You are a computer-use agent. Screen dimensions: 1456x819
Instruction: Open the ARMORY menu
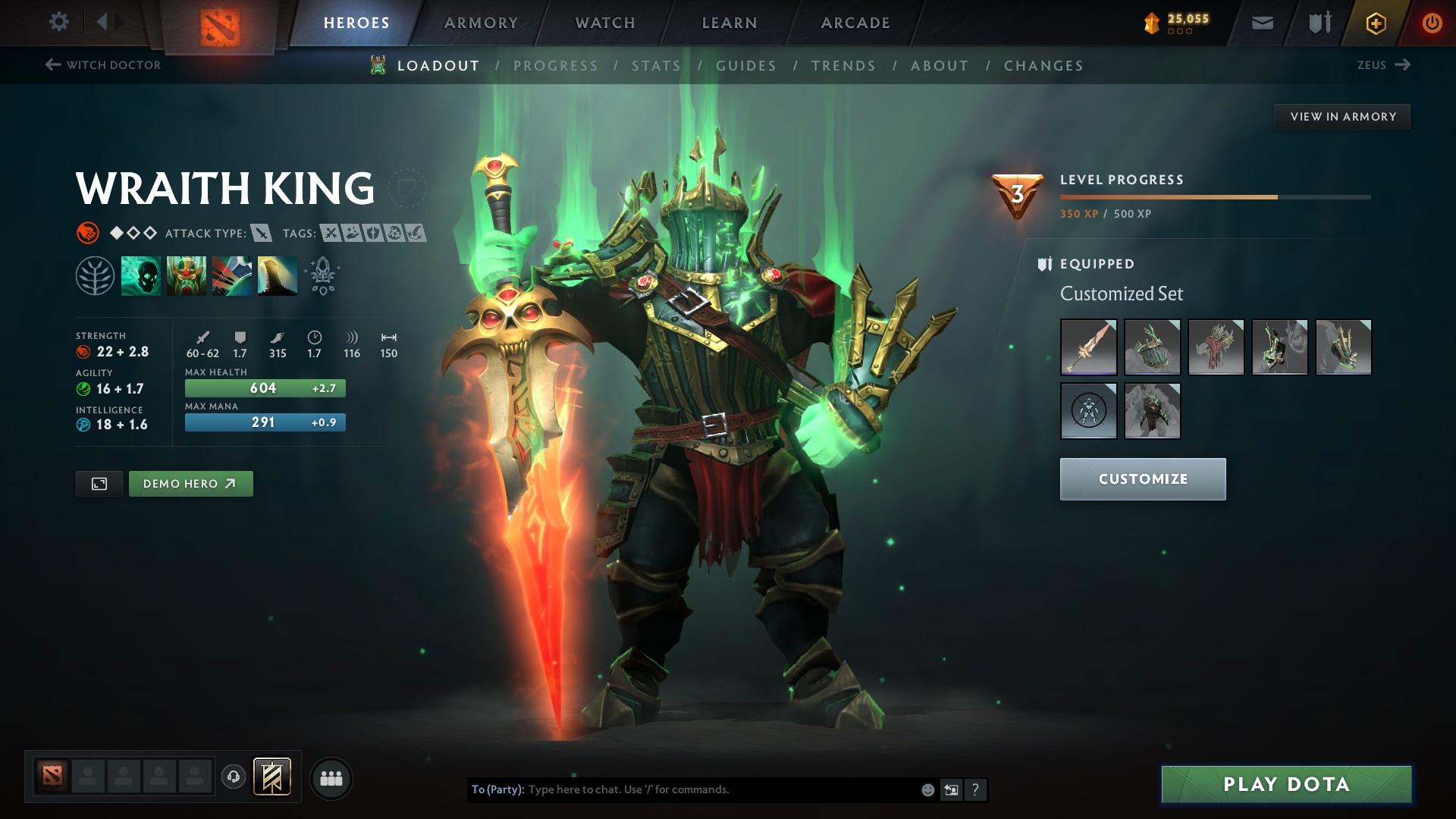click(x=480, y=23)
